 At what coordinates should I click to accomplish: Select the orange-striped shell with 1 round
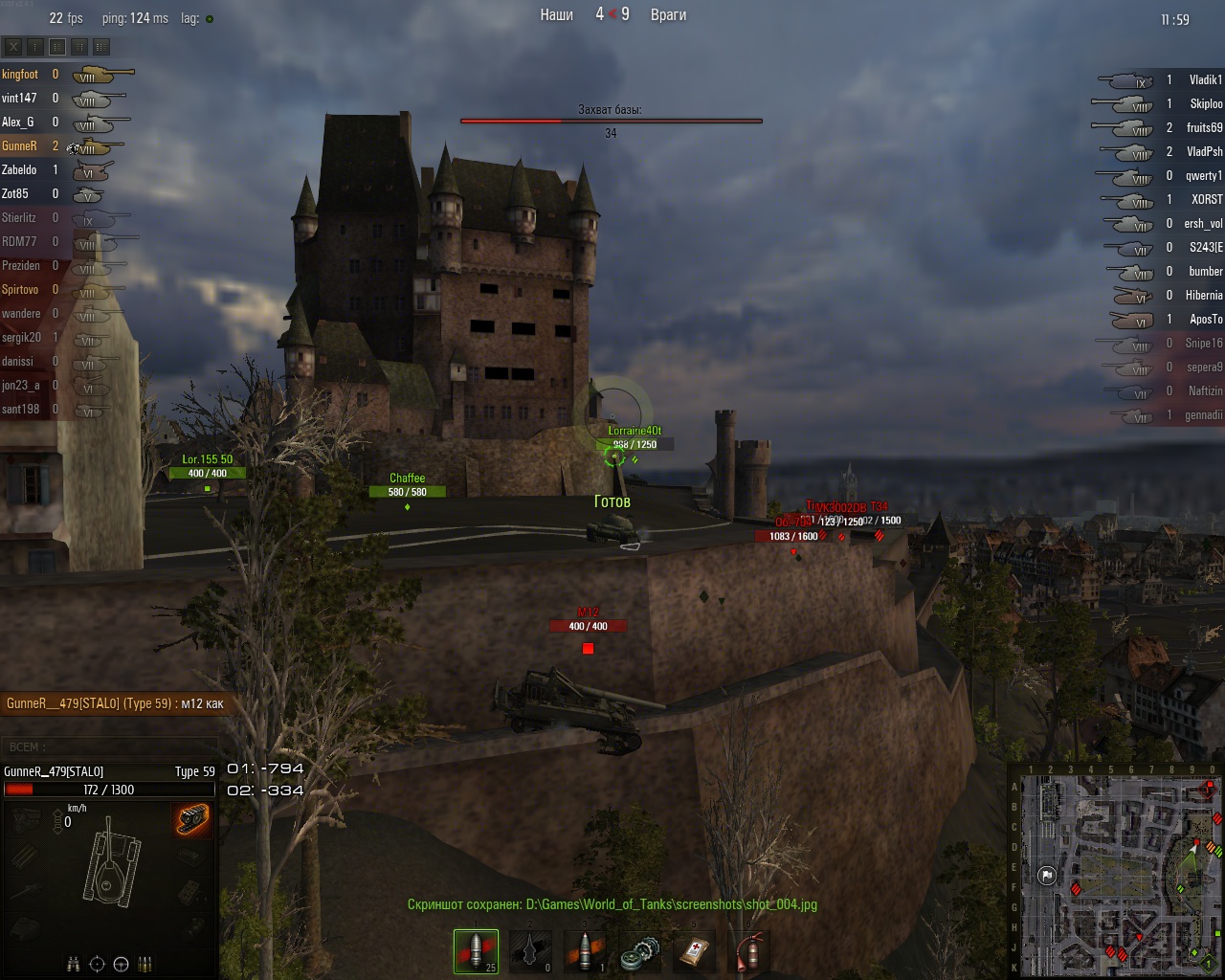tap(585, 950)
